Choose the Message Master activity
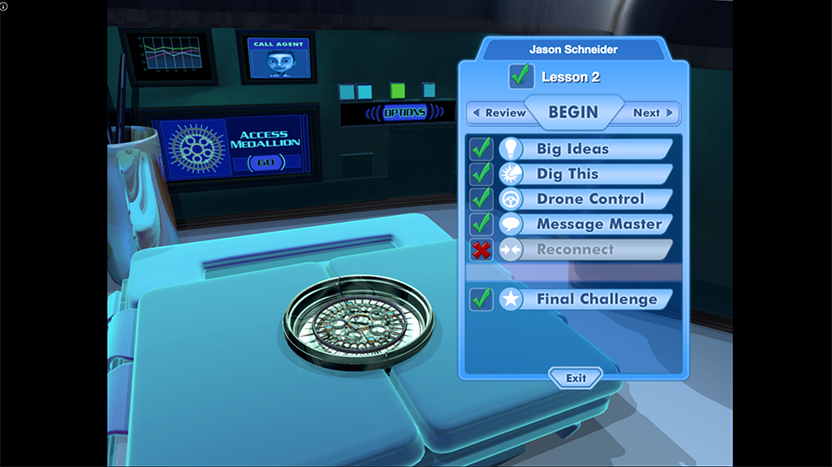Screen dimensions: 832x467 [598, 224]
